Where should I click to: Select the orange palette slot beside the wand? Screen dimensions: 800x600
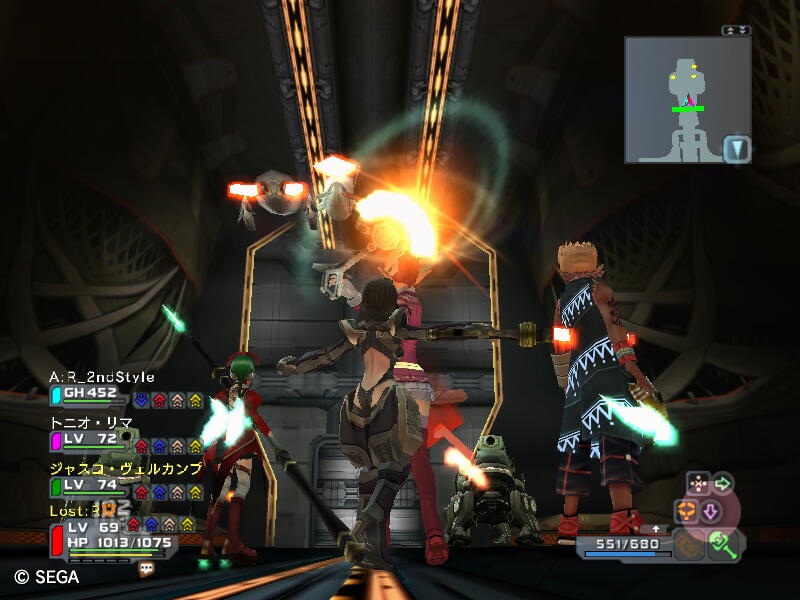tap(687, 544)
